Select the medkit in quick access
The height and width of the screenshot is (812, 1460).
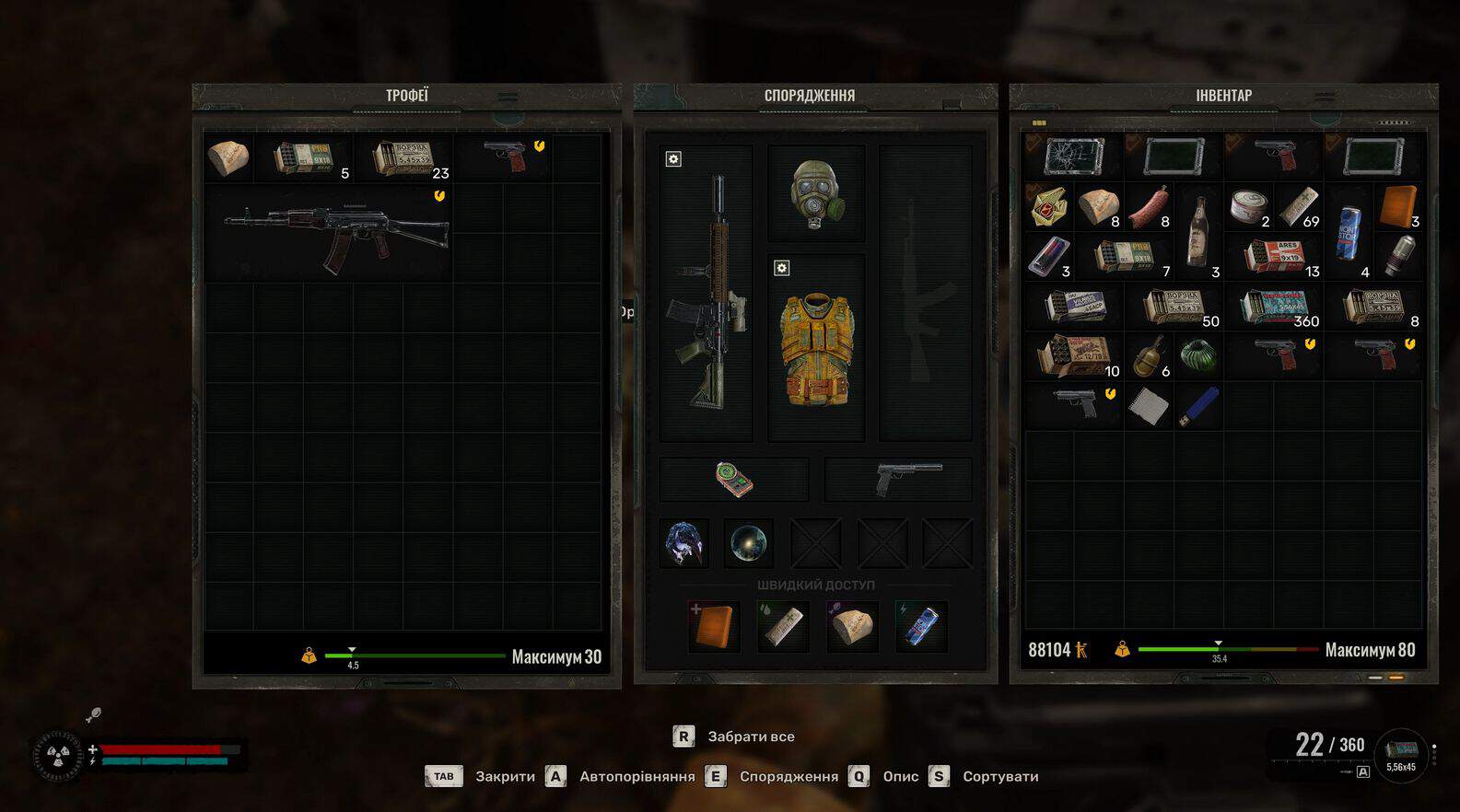pos(714,626)
